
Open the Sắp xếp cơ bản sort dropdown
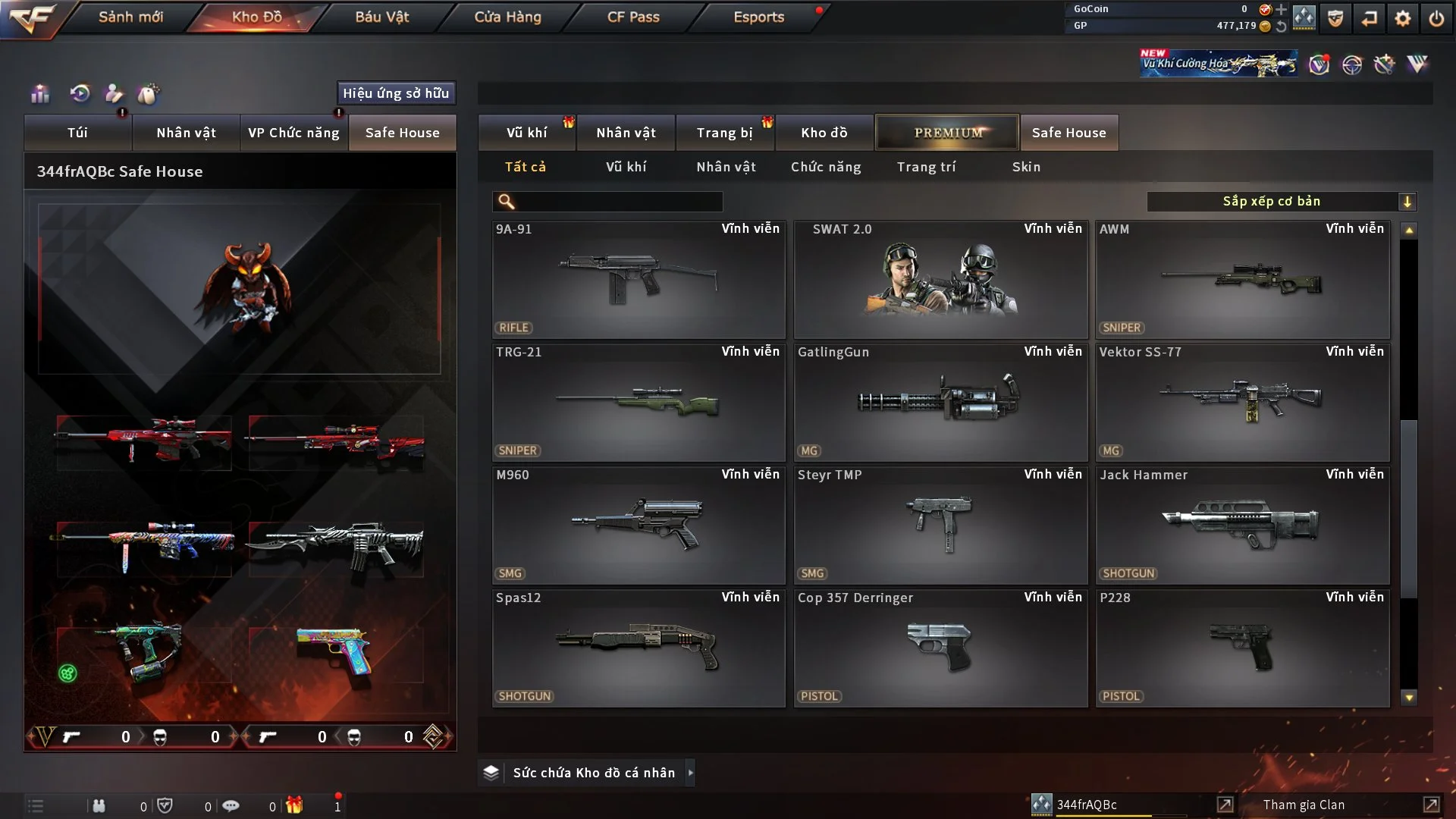click(1281, 202)
